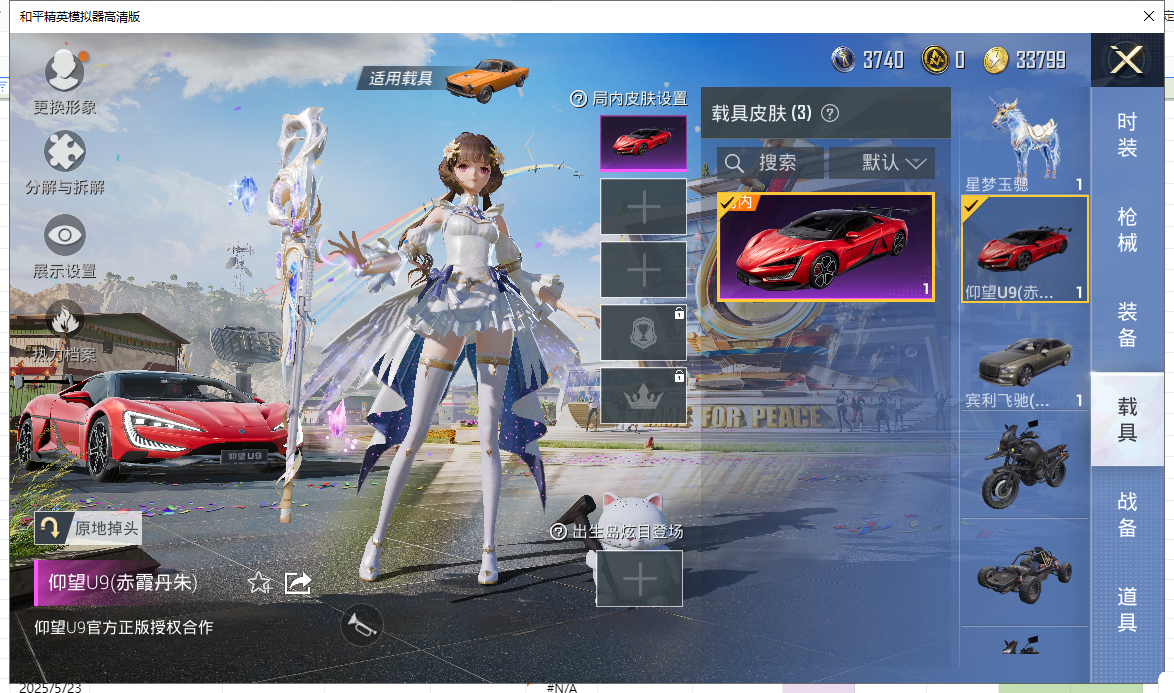Open the 枪械 tab
Image resolution: width=1174 pixels, height=693 pixels.
click(1127, 229)
